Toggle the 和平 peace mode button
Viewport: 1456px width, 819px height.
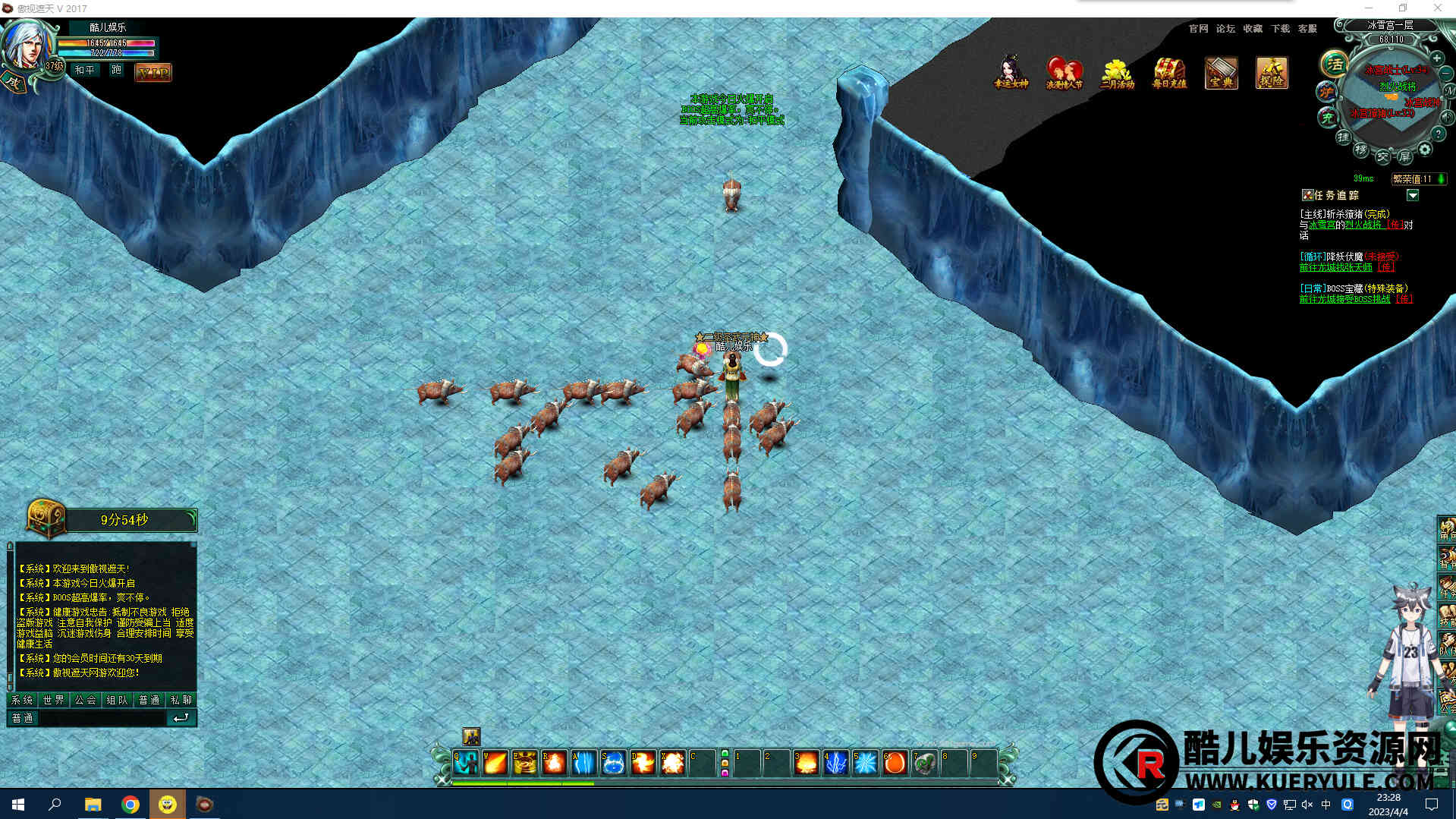pos(85,70)
